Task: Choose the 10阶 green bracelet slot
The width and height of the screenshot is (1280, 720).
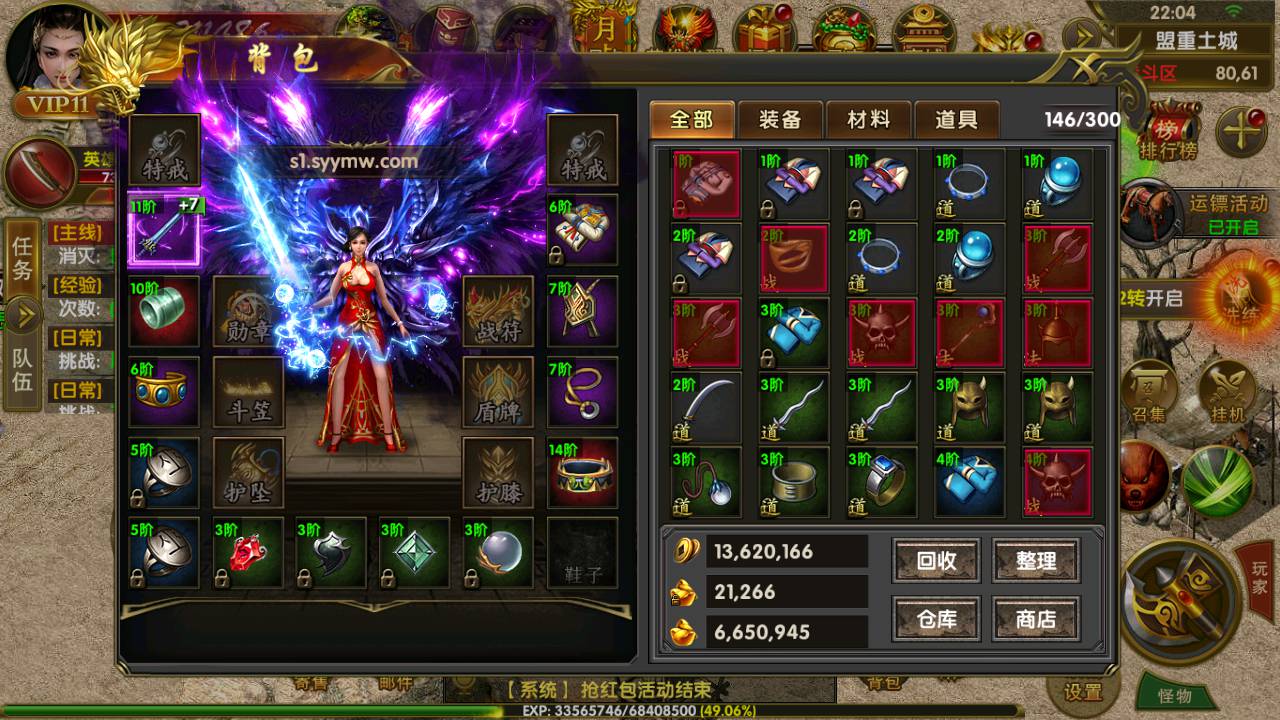Action: [x=164, y=311]
